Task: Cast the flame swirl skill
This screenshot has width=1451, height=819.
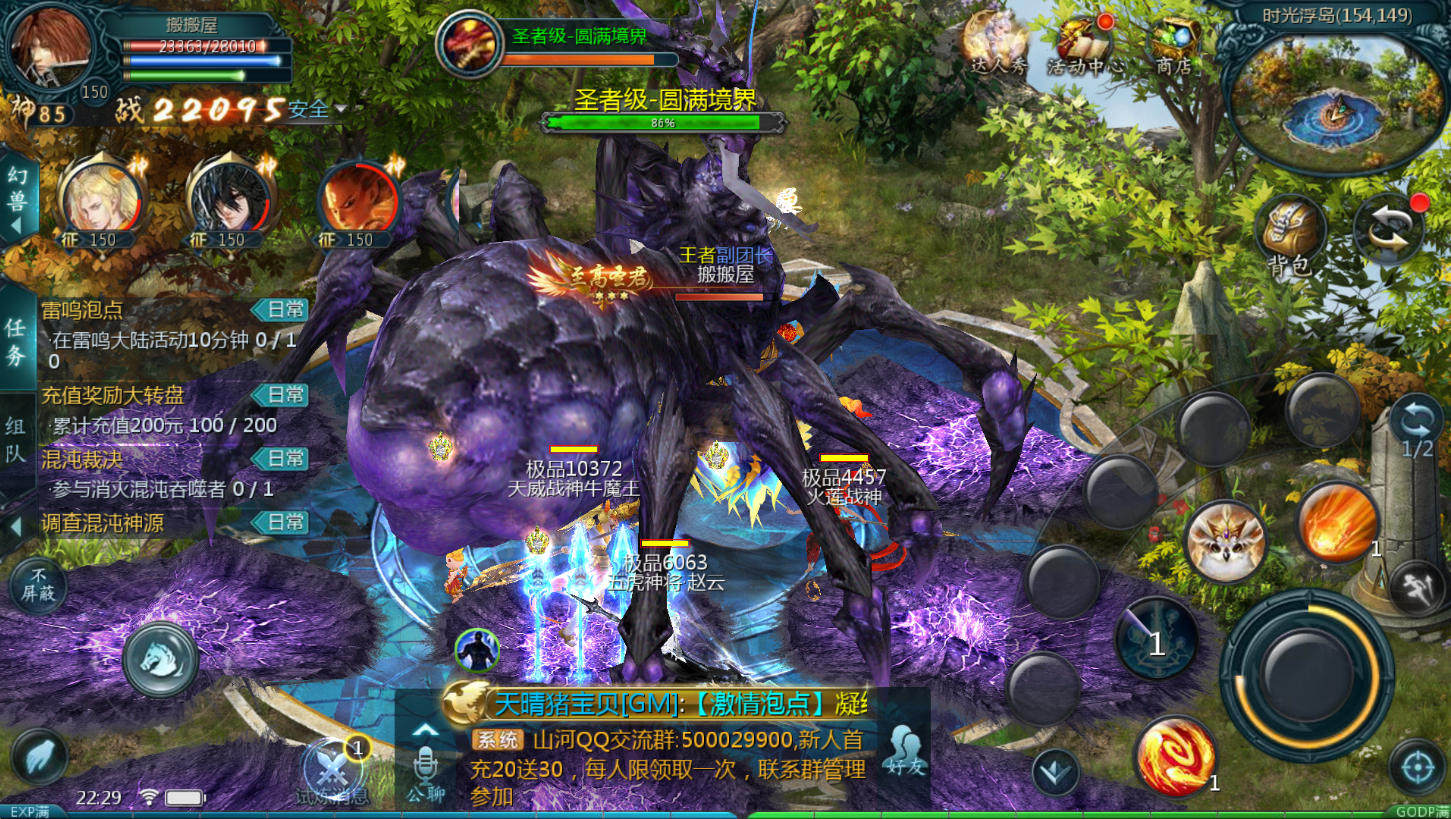Action: tap(1176, 755)
